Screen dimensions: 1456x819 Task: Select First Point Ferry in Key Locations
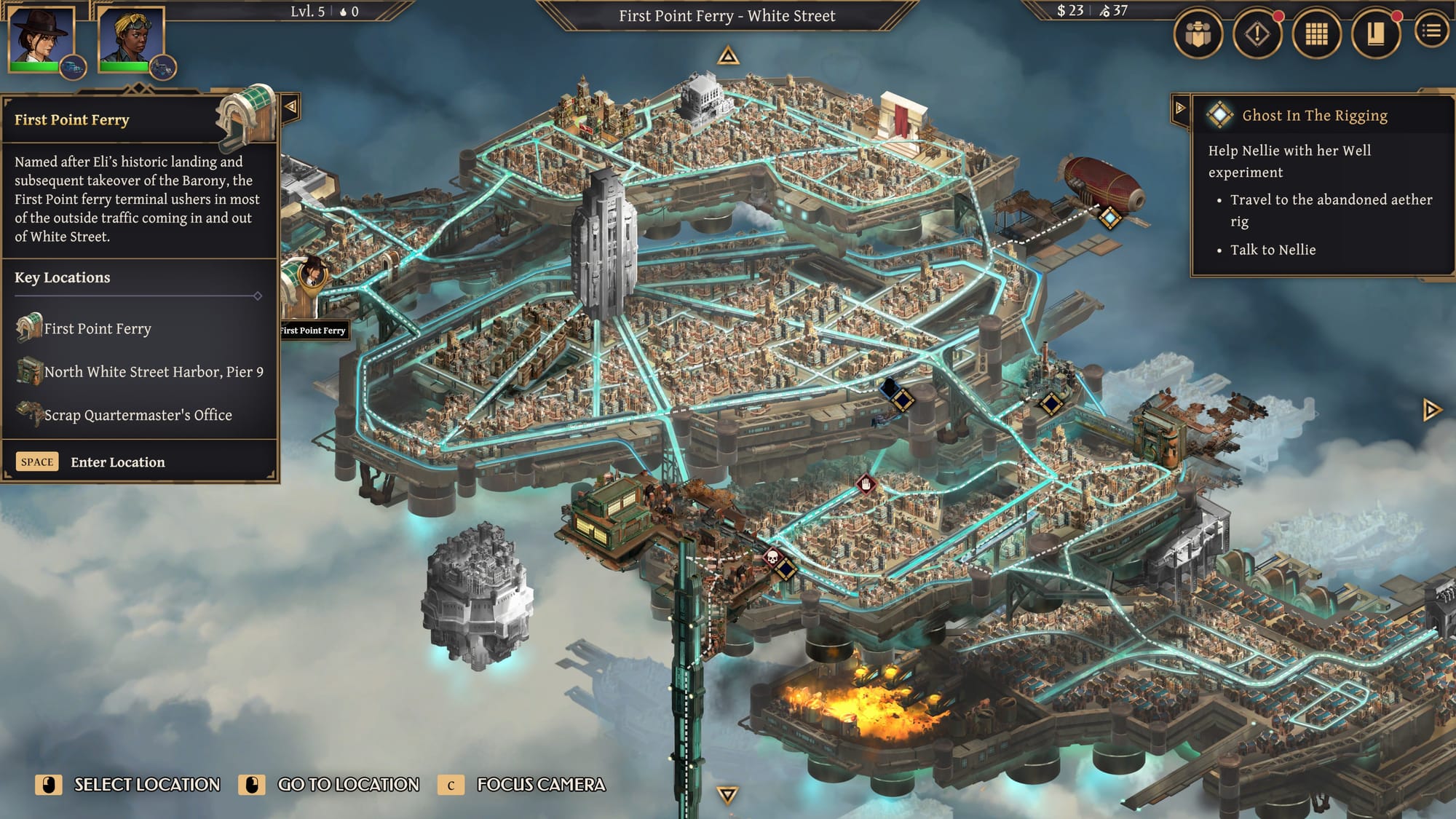[97, 329]
